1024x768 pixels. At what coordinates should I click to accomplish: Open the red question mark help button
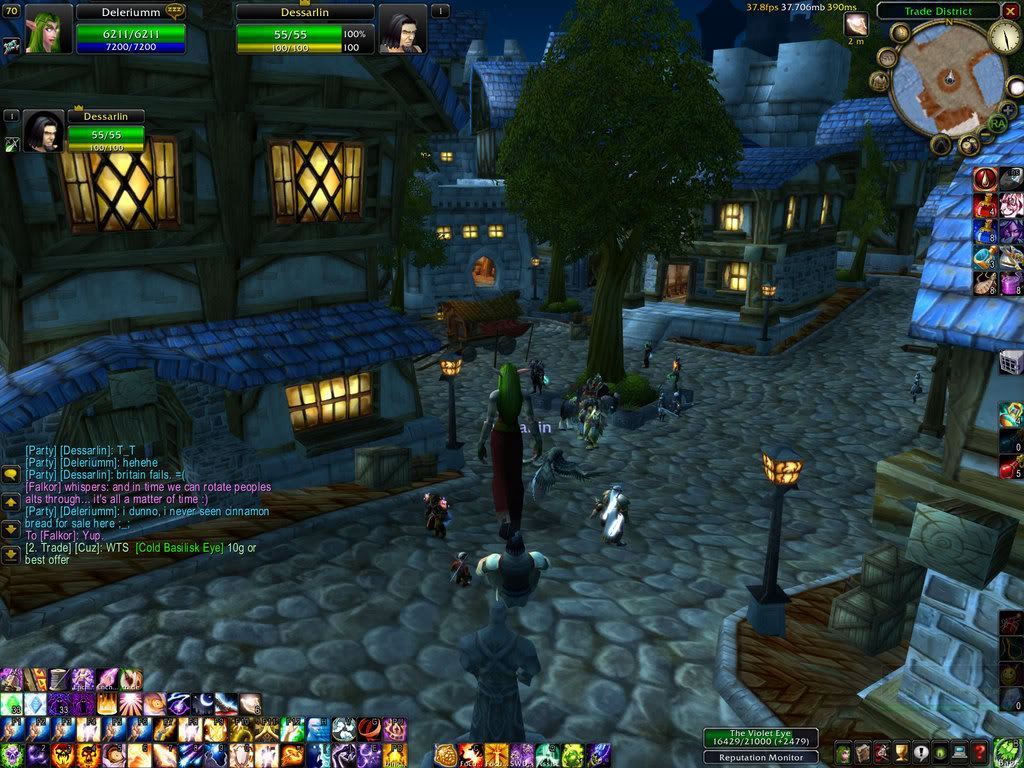pos(981,753)
